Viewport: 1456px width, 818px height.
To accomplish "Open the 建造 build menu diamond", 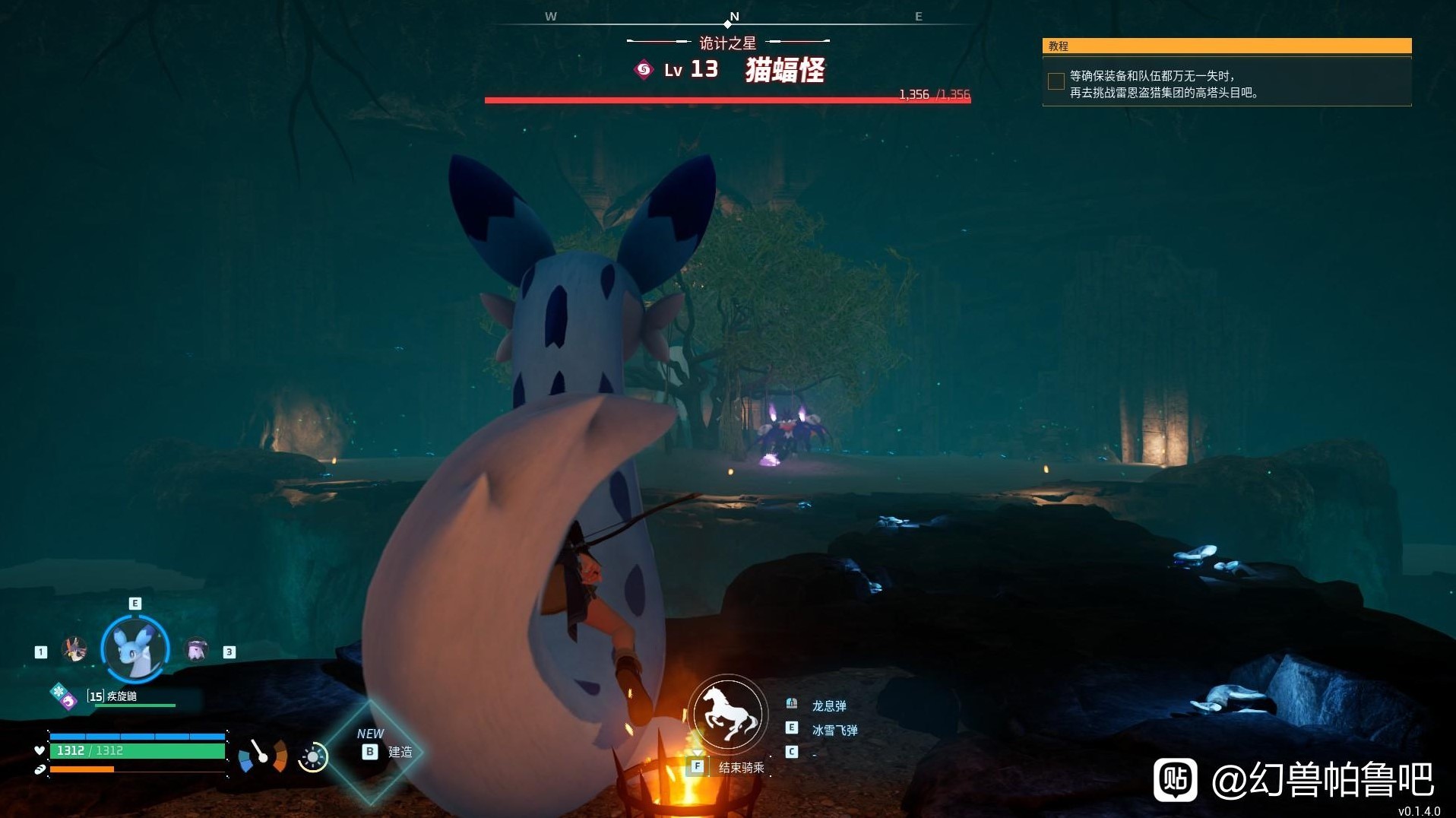I will click(x=372, y=751).
